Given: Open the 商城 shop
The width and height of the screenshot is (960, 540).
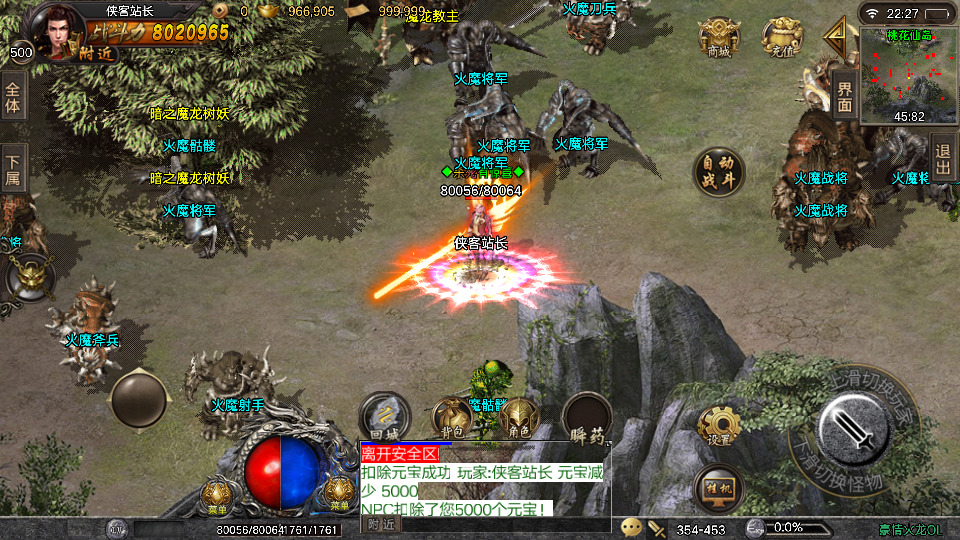Looking at the screenshot, I should pyautogui.click(x=718, y=38).
